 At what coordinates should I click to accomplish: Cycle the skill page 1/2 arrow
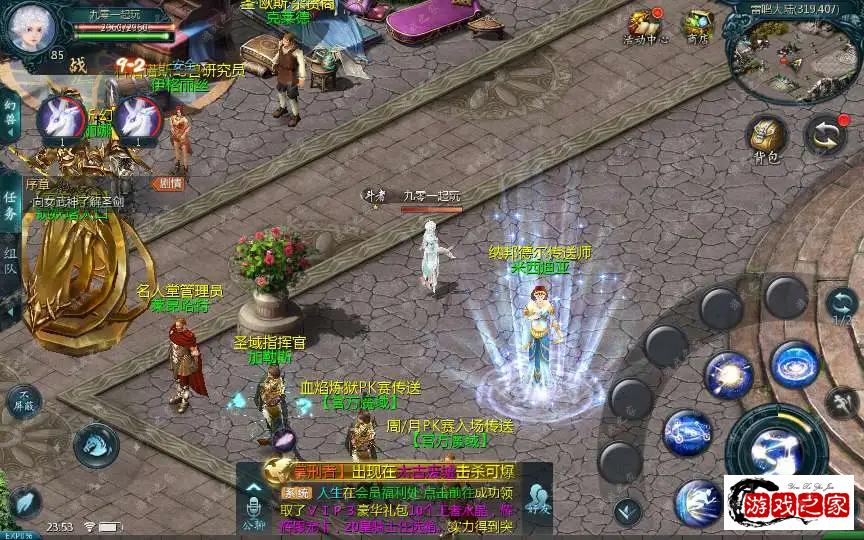841,304
